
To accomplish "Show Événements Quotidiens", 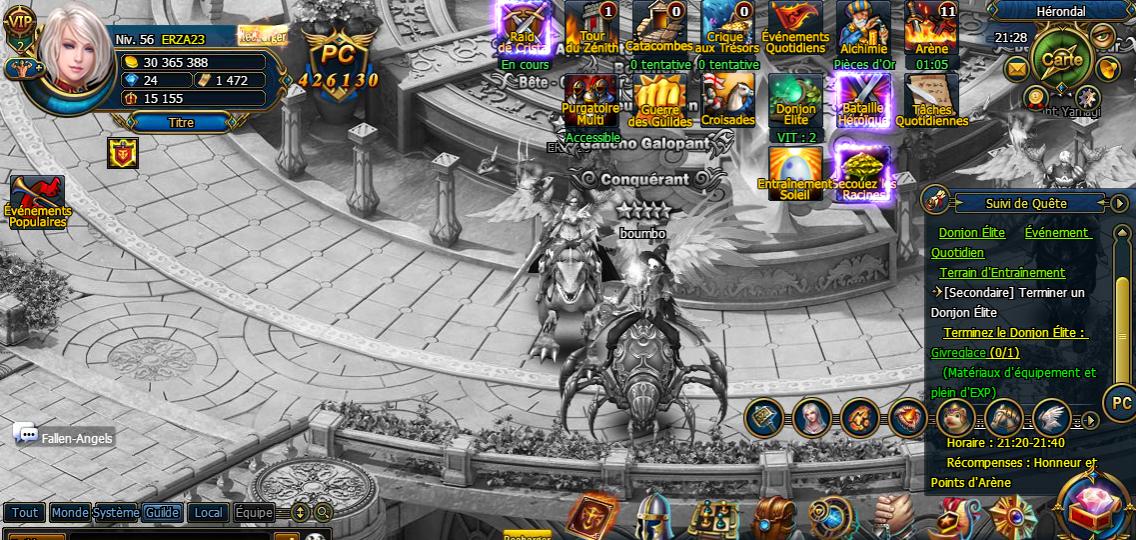I will (794, 30).
